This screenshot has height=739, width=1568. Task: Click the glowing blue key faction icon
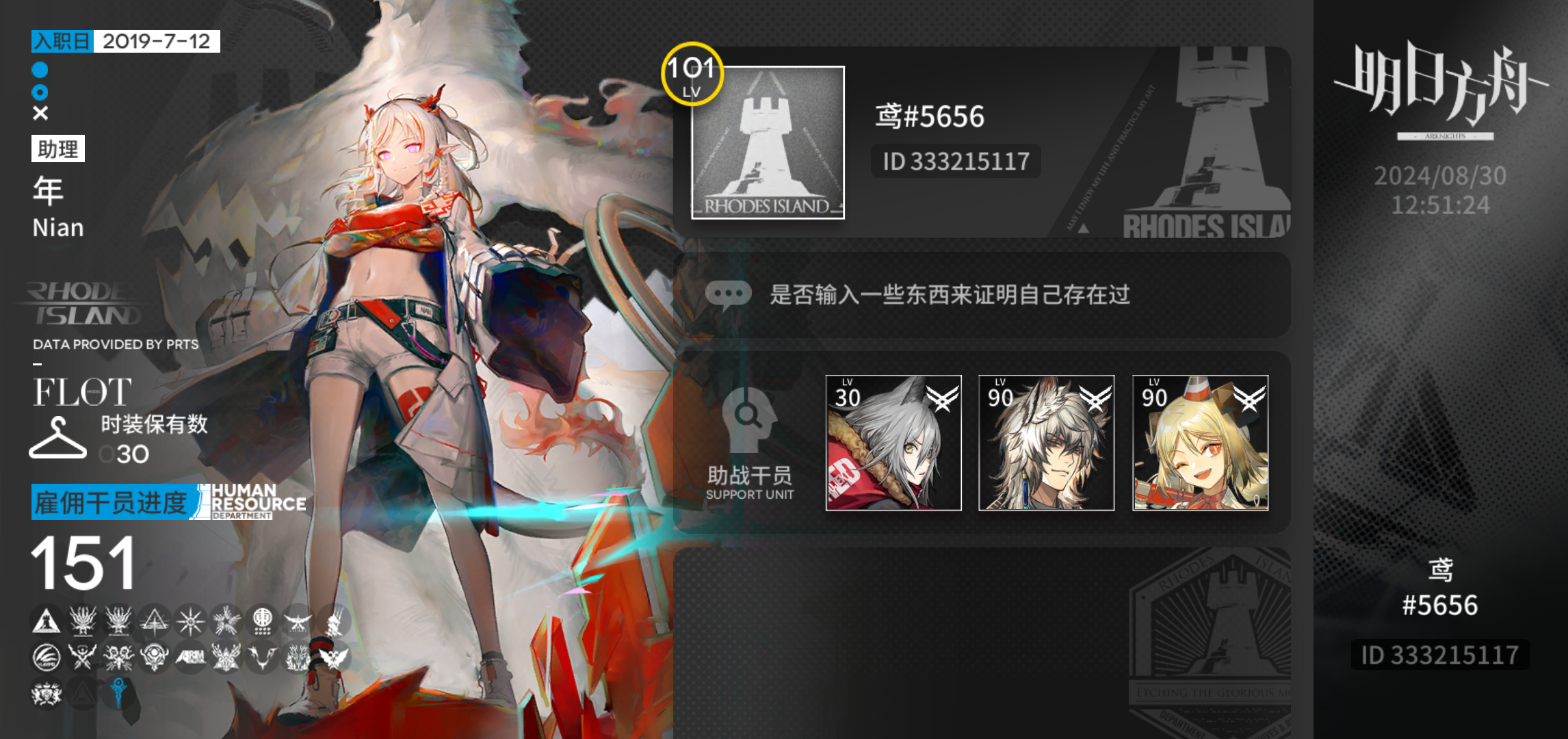coord(118,693)
